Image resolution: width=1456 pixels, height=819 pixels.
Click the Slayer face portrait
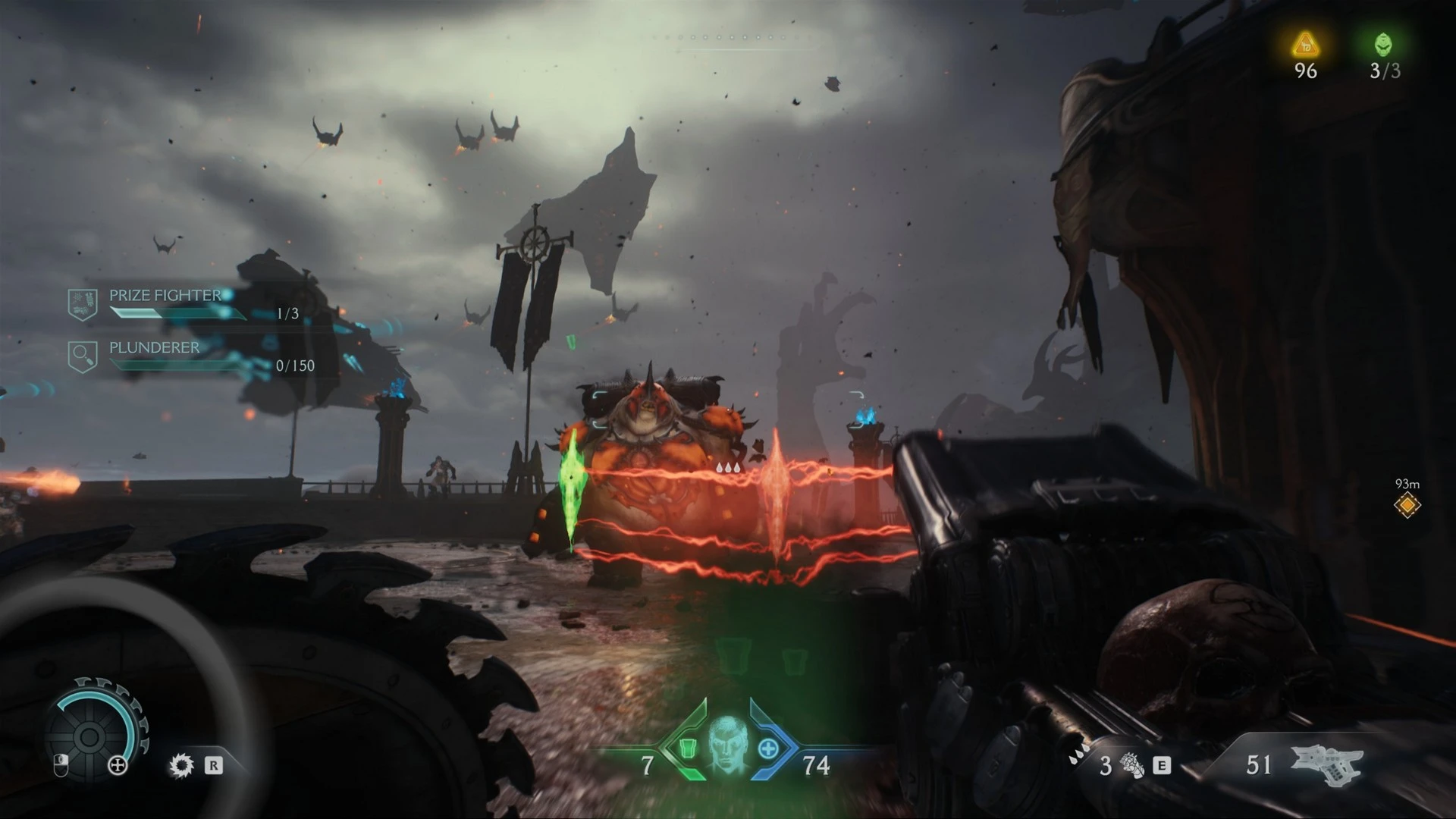tap(727, 742)
